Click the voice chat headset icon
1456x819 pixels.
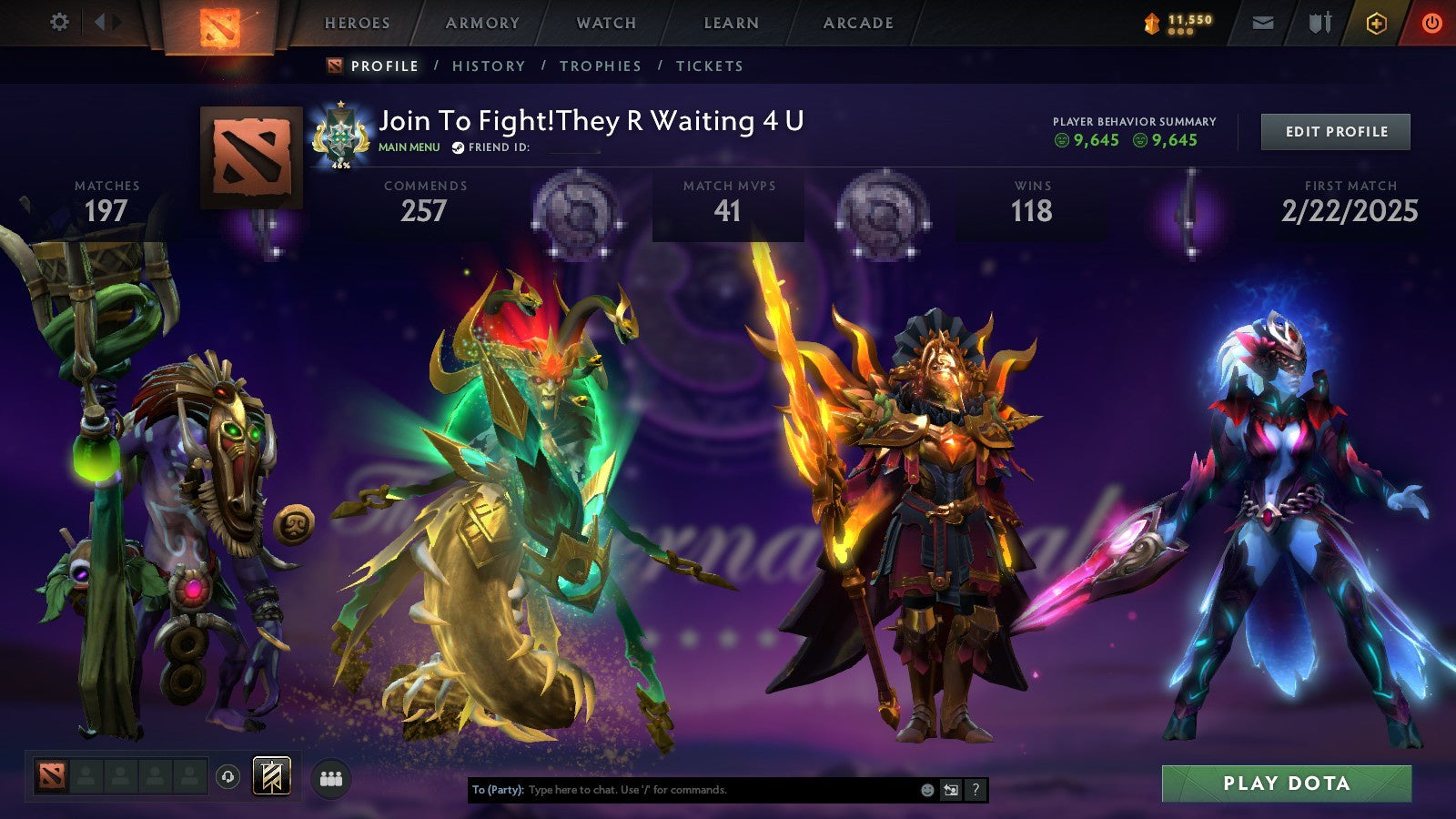(x=226, y=774)
